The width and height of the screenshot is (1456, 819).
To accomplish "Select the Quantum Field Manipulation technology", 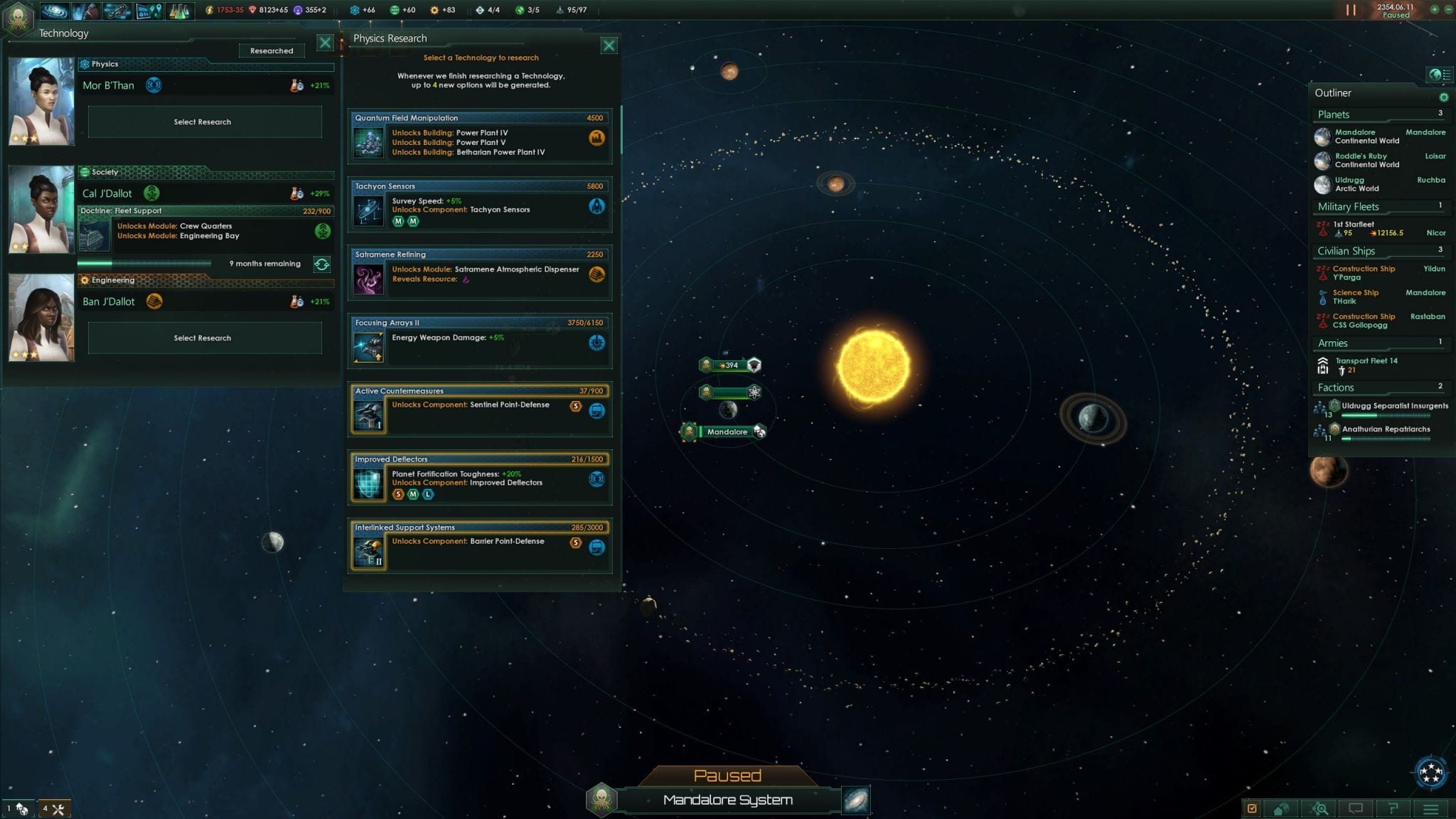I will pos(480,137).
